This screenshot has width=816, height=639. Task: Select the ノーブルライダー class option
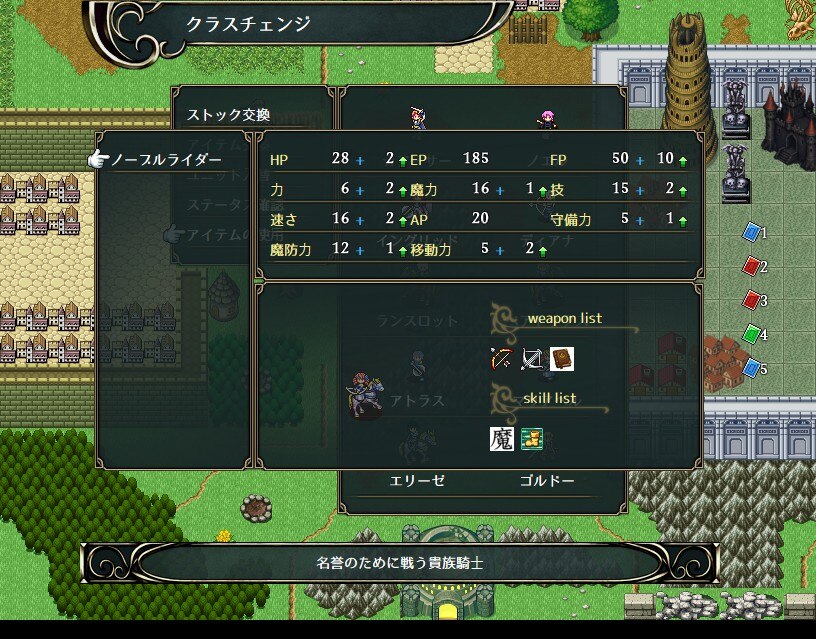(x=166, y=160)
